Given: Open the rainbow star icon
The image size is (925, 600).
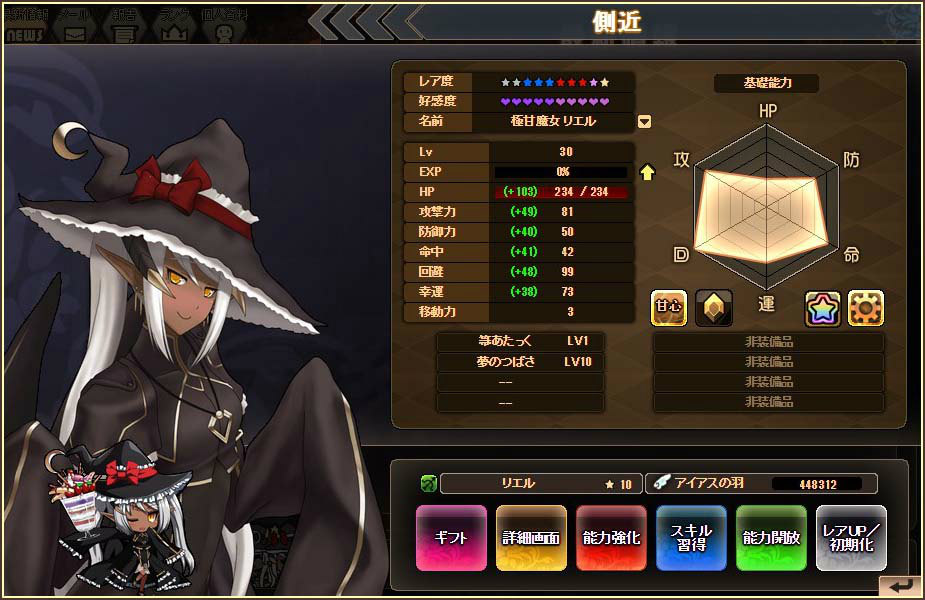Looking at the screenshot, I should pyautogui.click(x=824, y=308).
